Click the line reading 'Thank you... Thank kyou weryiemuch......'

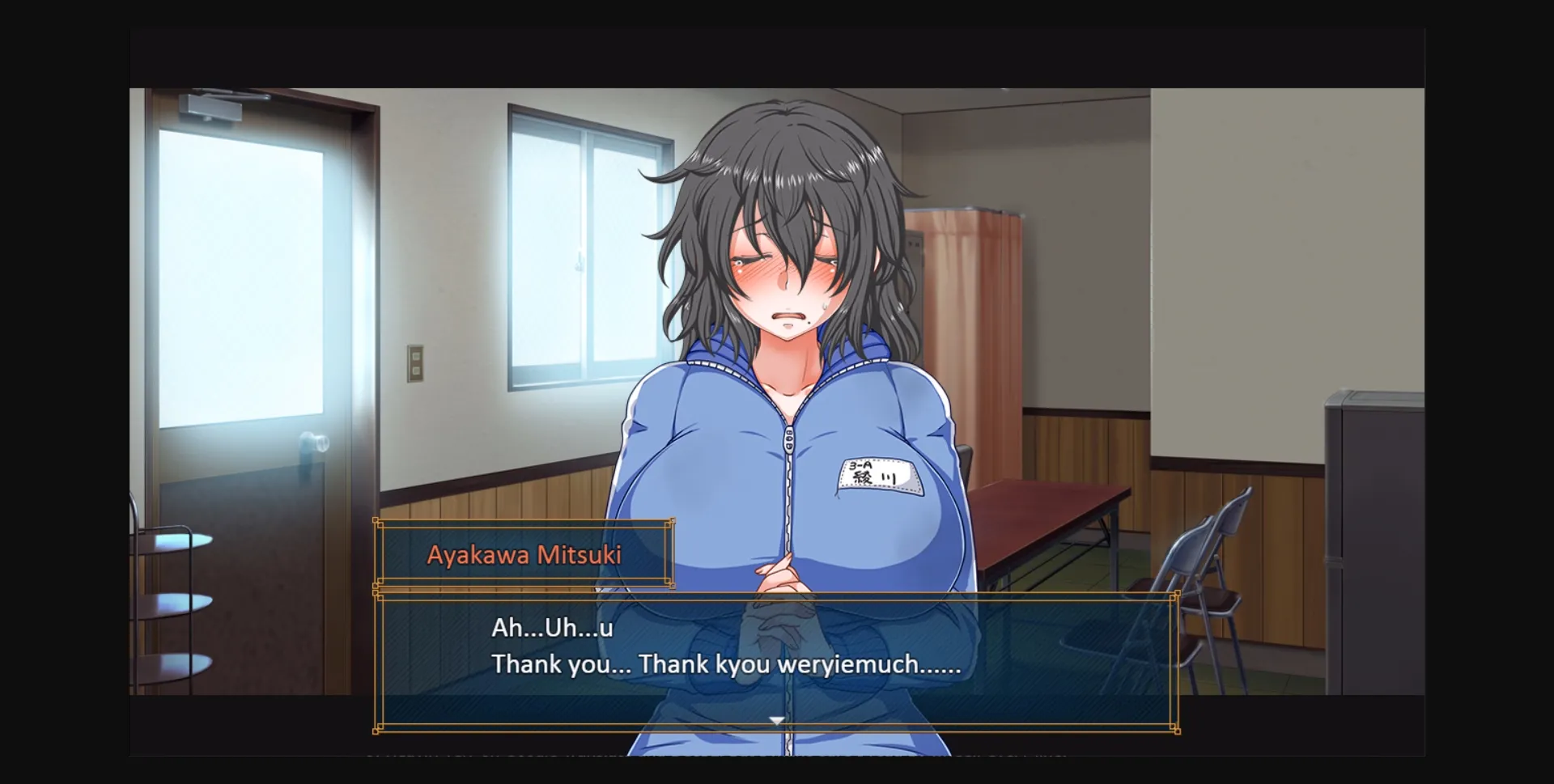pyautogui.click(x=724, y=665)
